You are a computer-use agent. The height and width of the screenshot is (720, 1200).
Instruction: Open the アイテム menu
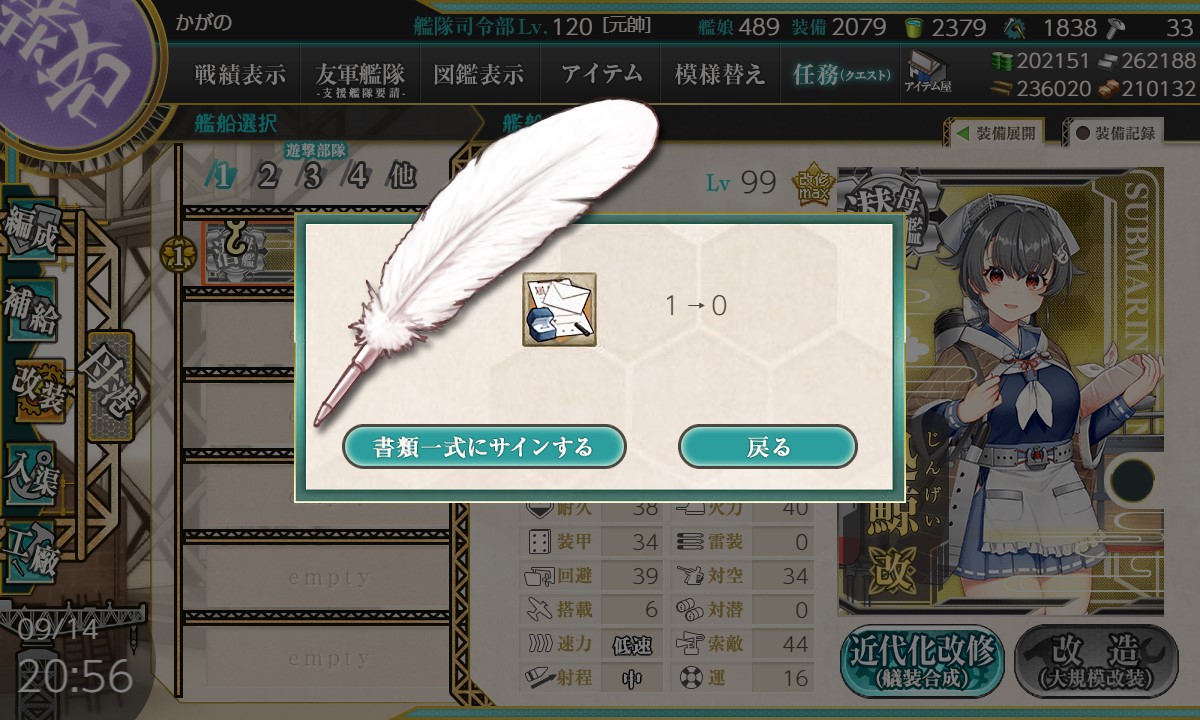600,74
